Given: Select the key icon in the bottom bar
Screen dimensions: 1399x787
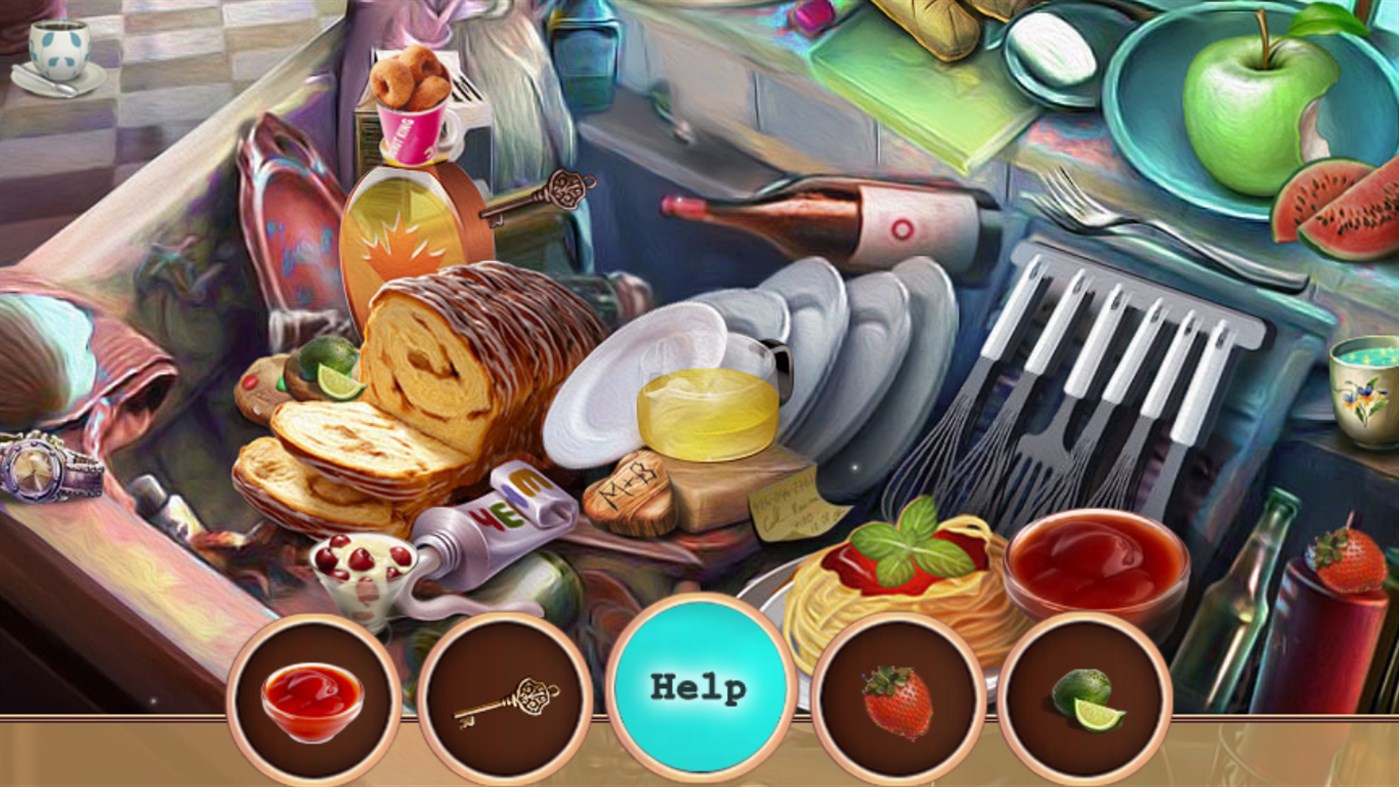Looking at the screenshot, I should [505, 699].
